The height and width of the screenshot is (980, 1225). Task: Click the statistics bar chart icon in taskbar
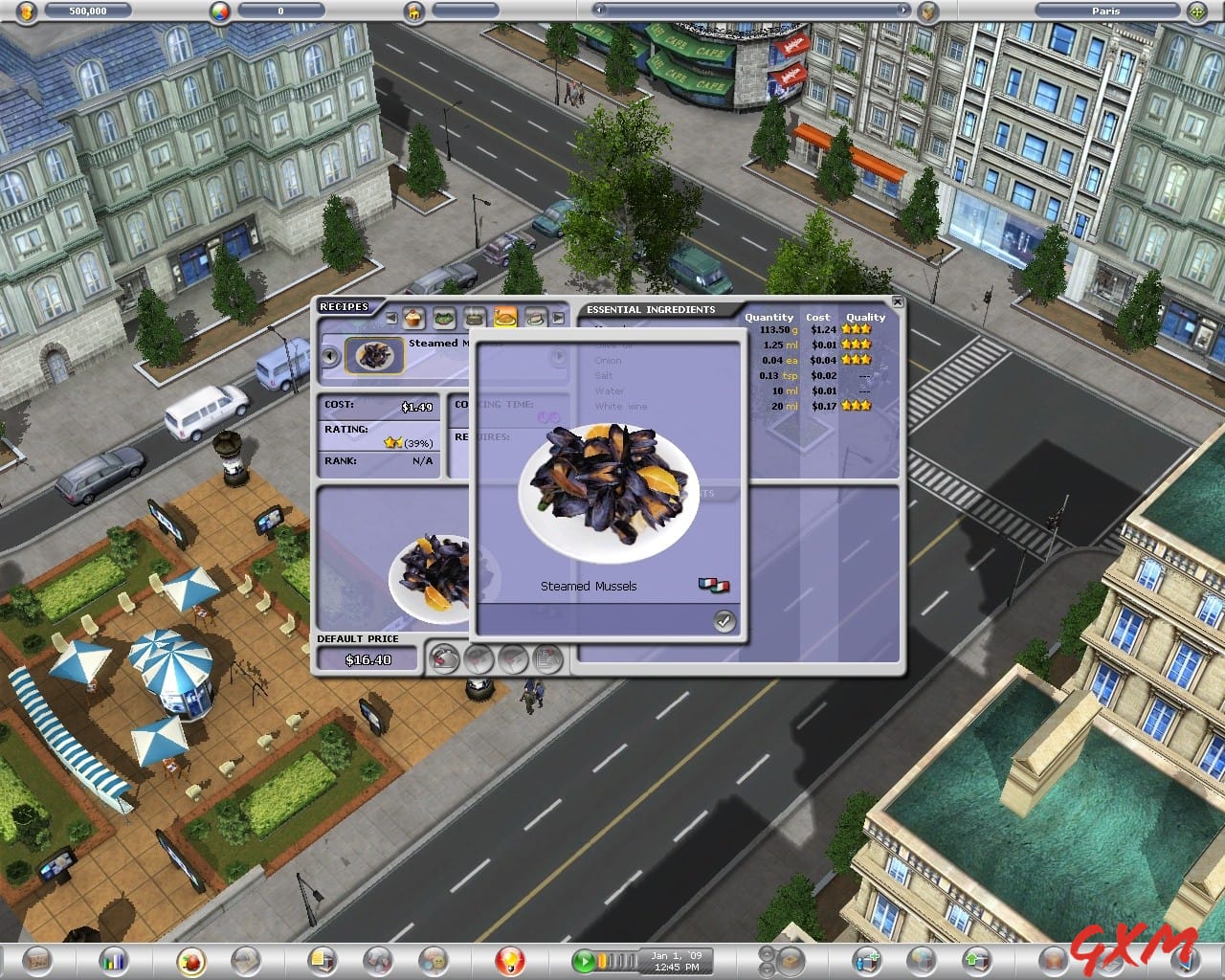[114, 959]
